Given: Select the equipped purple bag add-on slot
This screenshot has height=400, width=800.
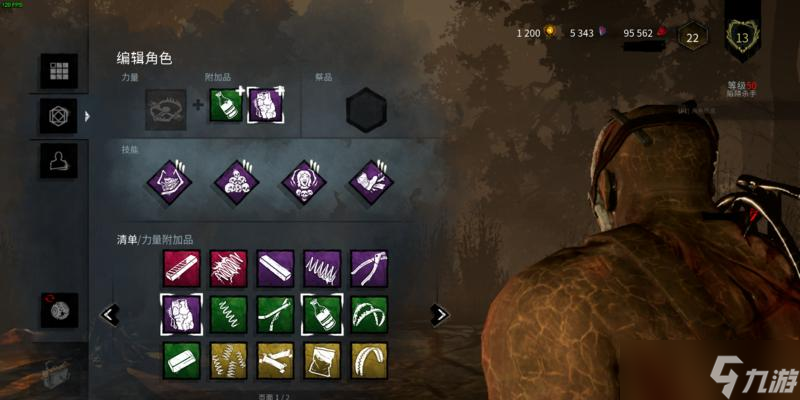Looking at the screenshot, I should click(x=266, y=105).
